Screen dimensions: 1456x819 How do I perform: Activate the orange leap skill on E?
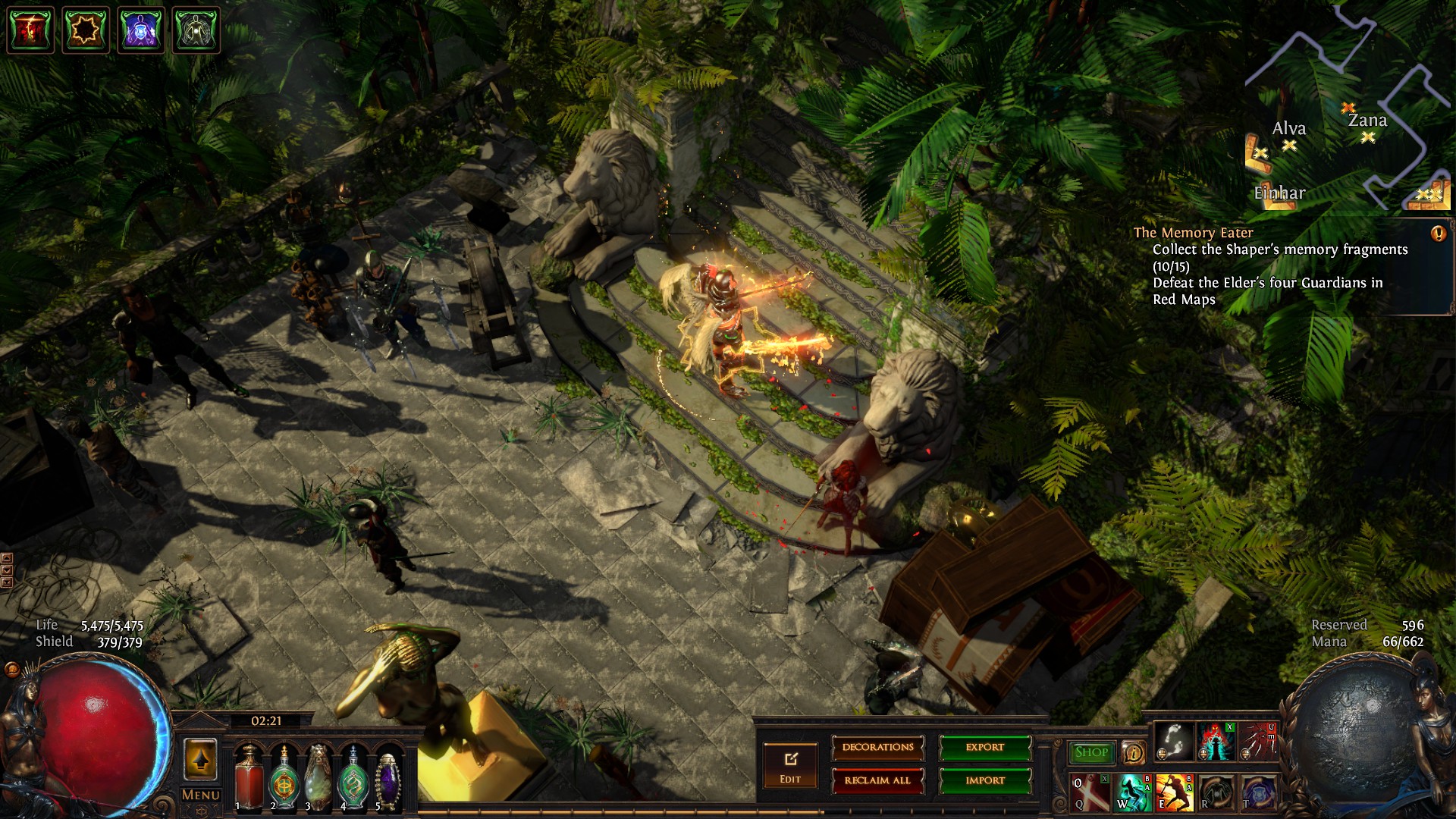1174,792
